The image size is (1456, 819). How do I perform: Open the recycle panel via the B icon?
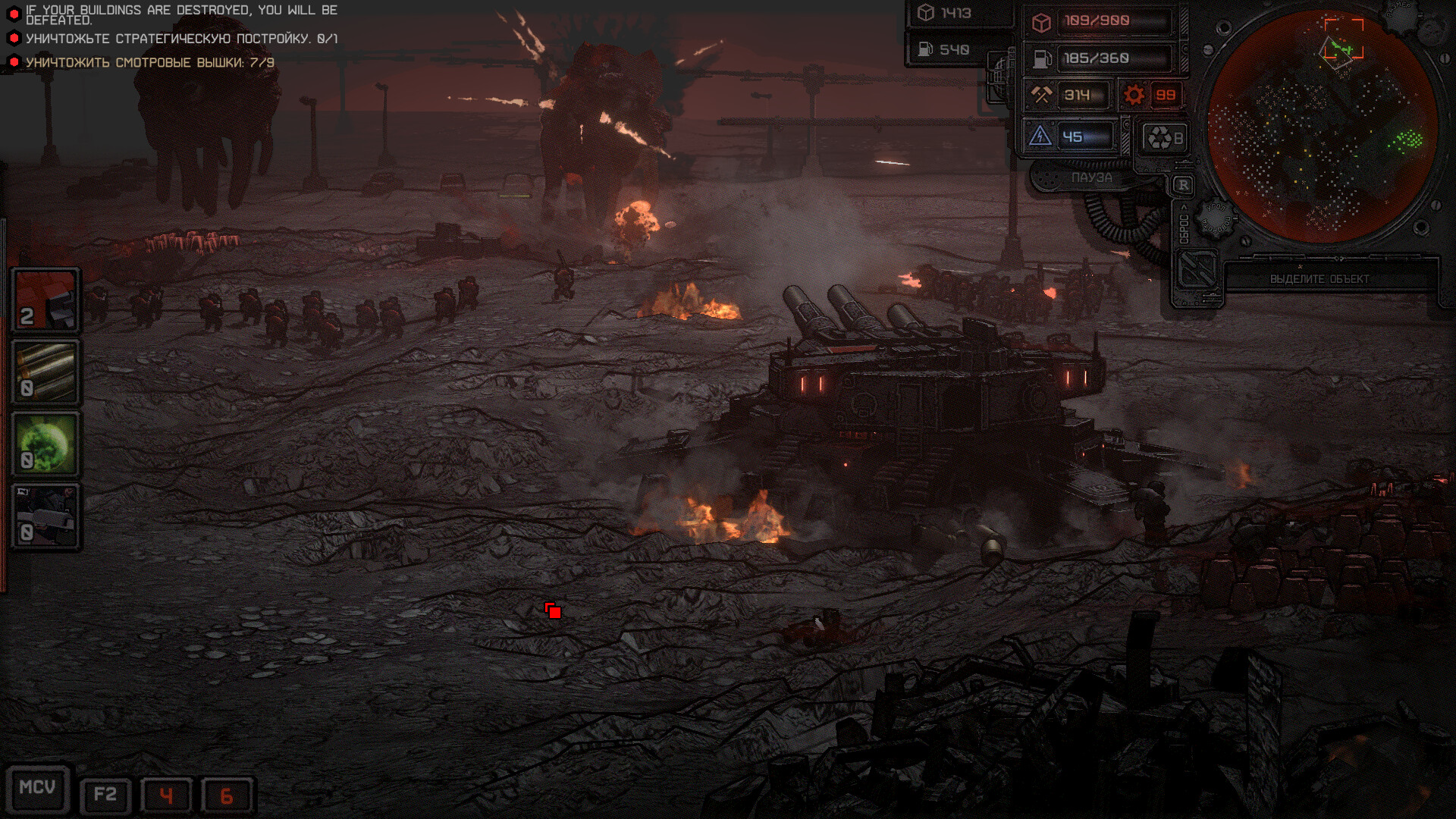[x=1163, y=135]
